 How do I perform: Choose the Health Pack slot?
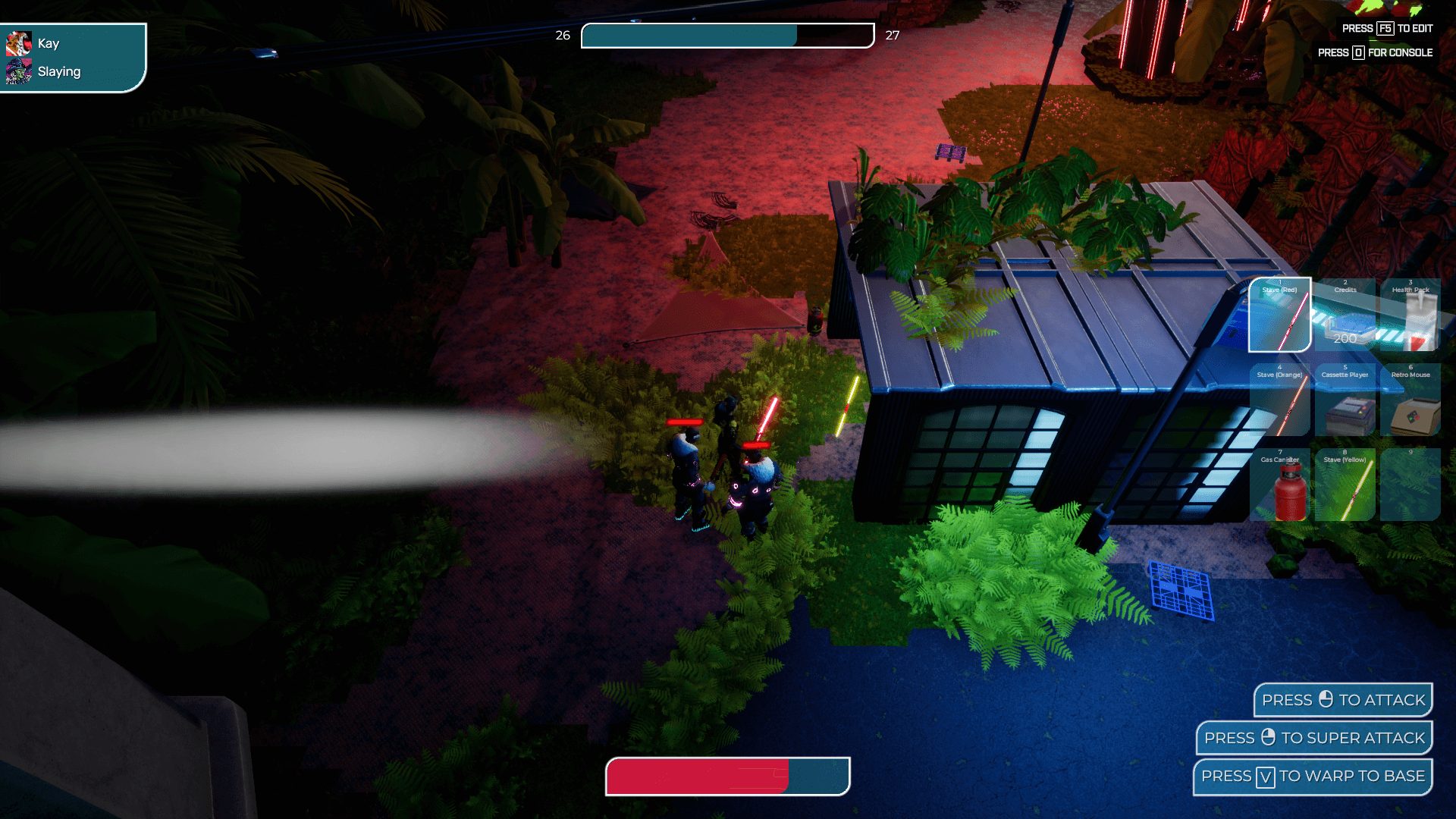coord(1410,315)
